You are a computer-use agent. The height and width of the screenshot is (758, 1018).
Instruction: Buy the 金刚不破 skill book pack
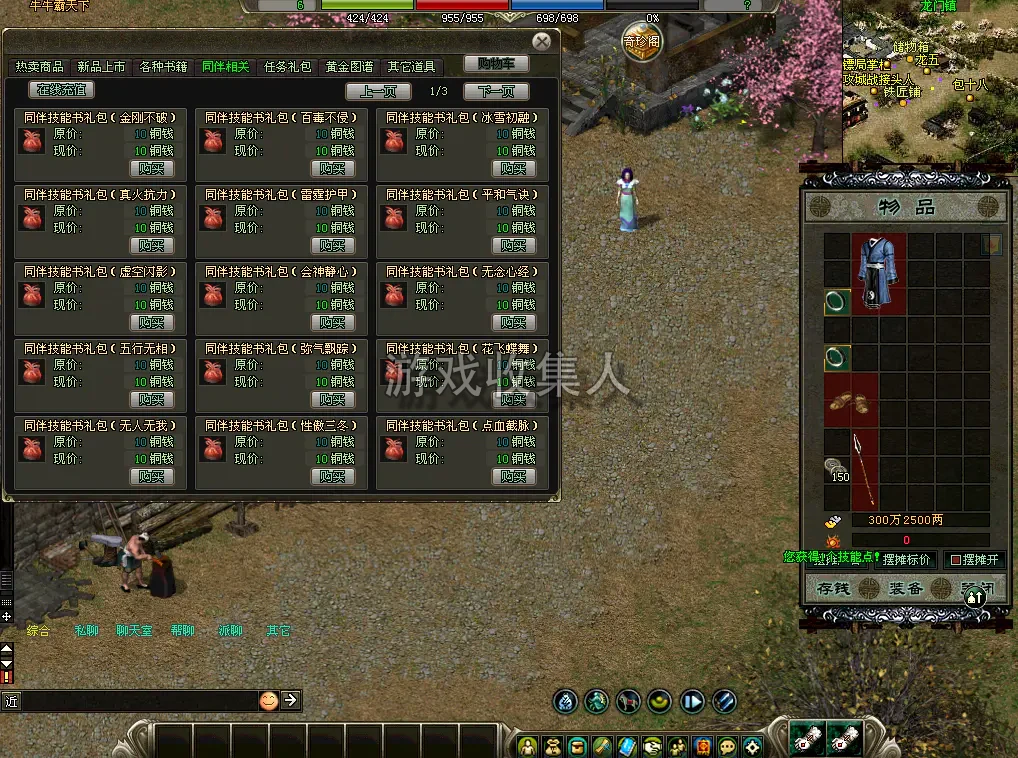pyautogui.click(x=152, y=168)
